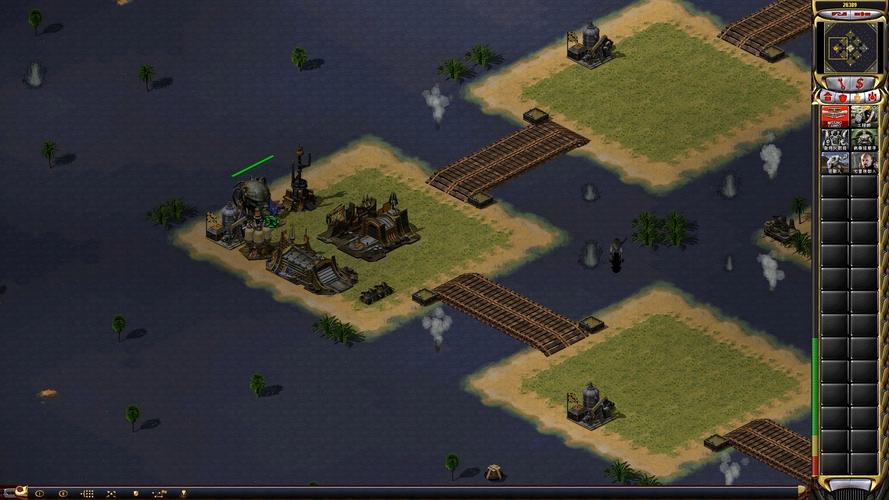Select the second-row left unit cameo

click(x=835, y=139)
